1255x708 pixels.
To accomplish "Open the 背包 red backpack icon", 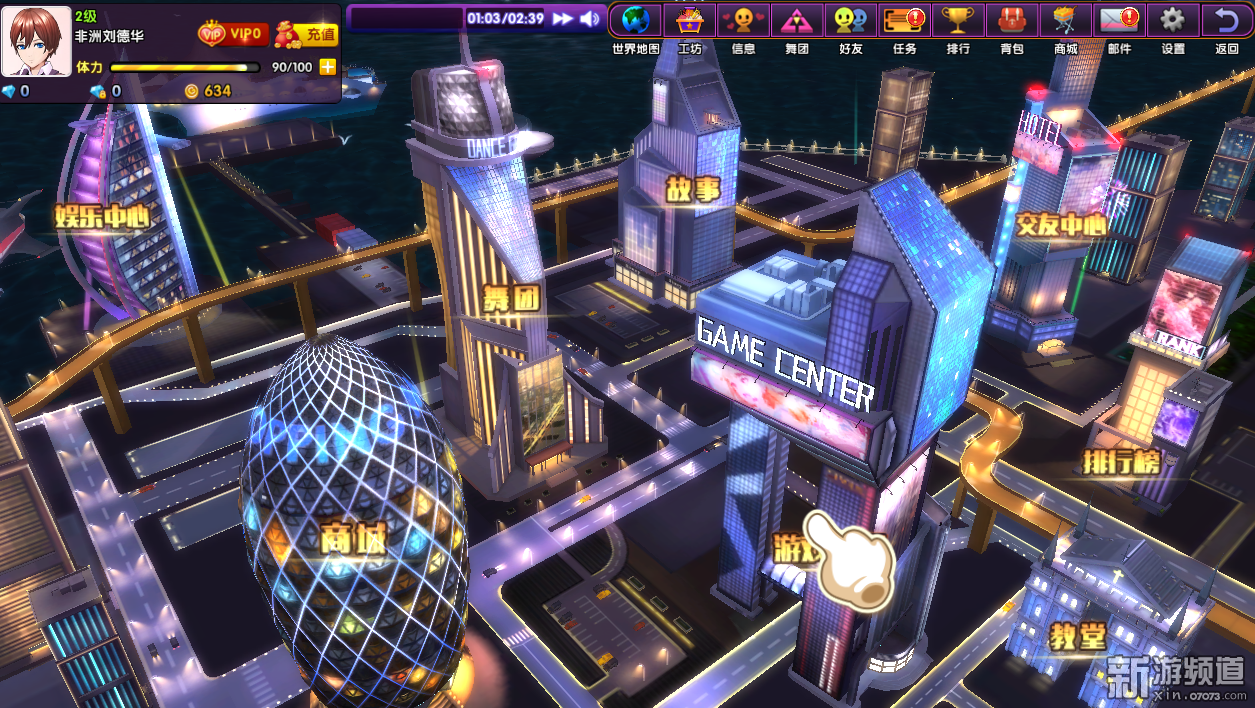I will [x=1012, y=20].
